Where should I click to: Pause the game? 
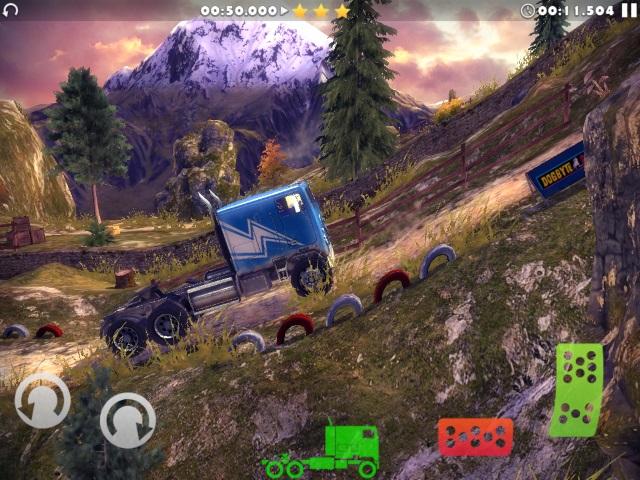click(629, 10)
